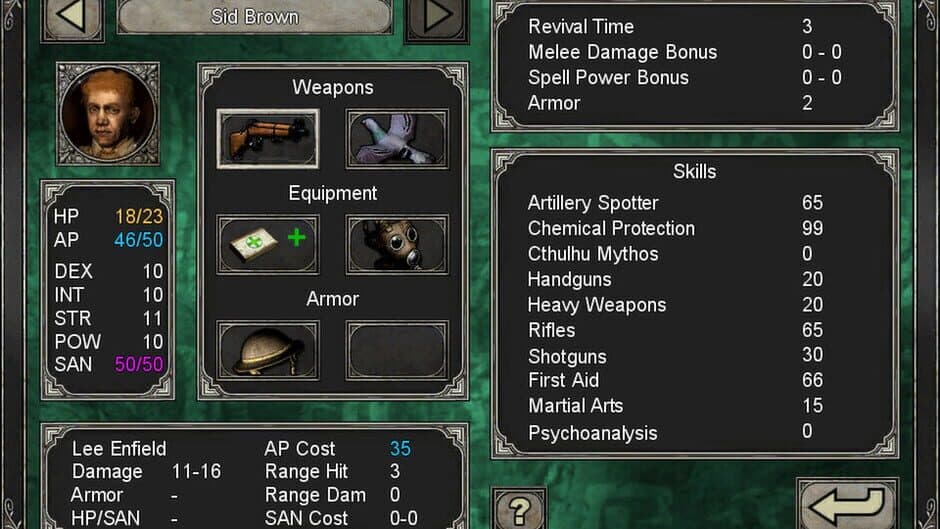Select the empty second armor slot
The image size is (940, 529).
tap(397, 350)
